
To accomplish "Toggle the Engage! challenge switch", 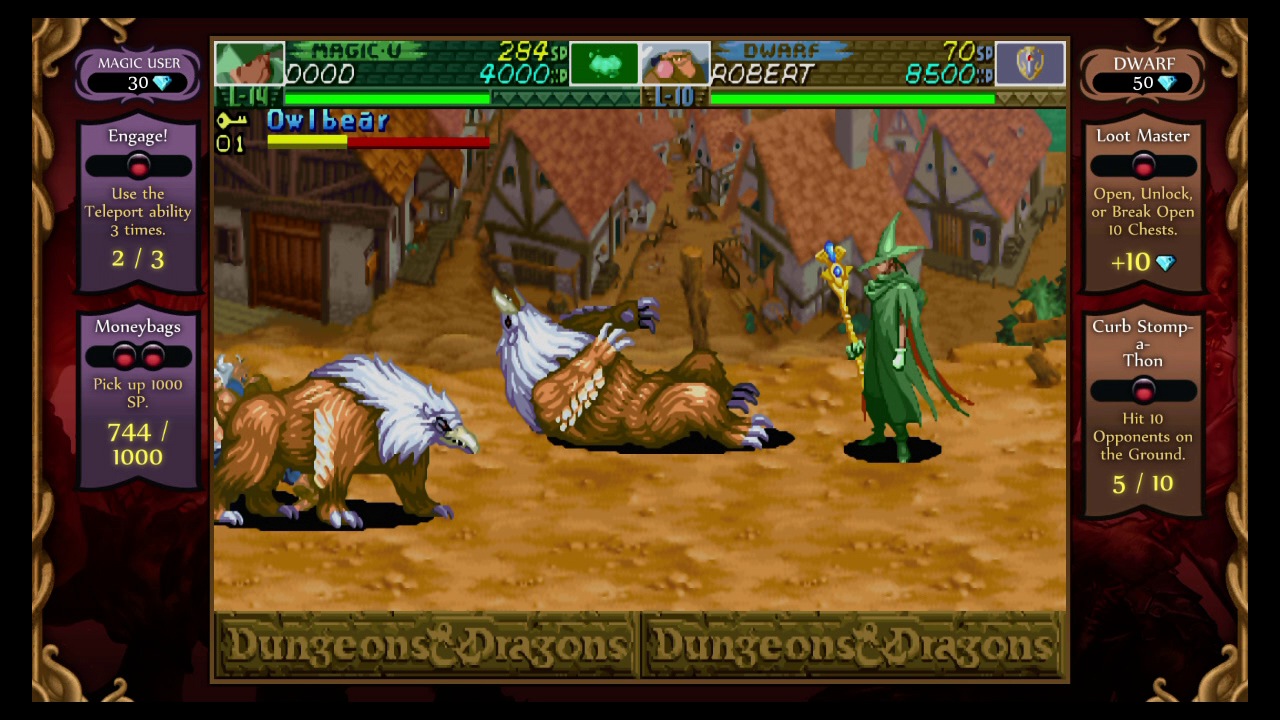I will 138,166.
